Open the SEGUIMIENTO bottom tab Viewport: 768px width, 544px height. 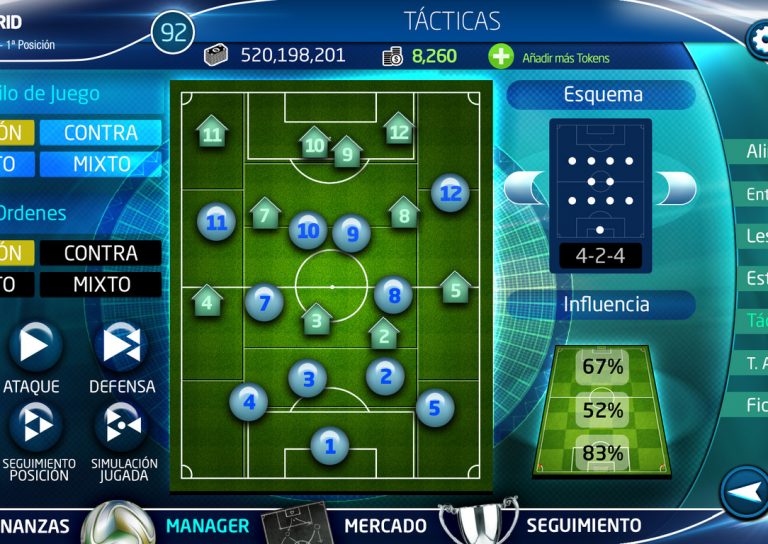(x=584, y=525)
